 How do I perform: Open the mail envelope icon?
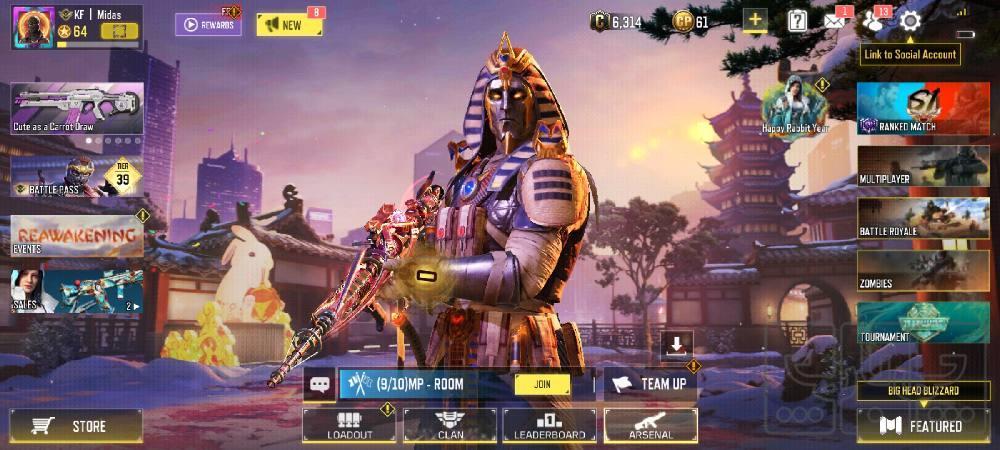point(835,21)
